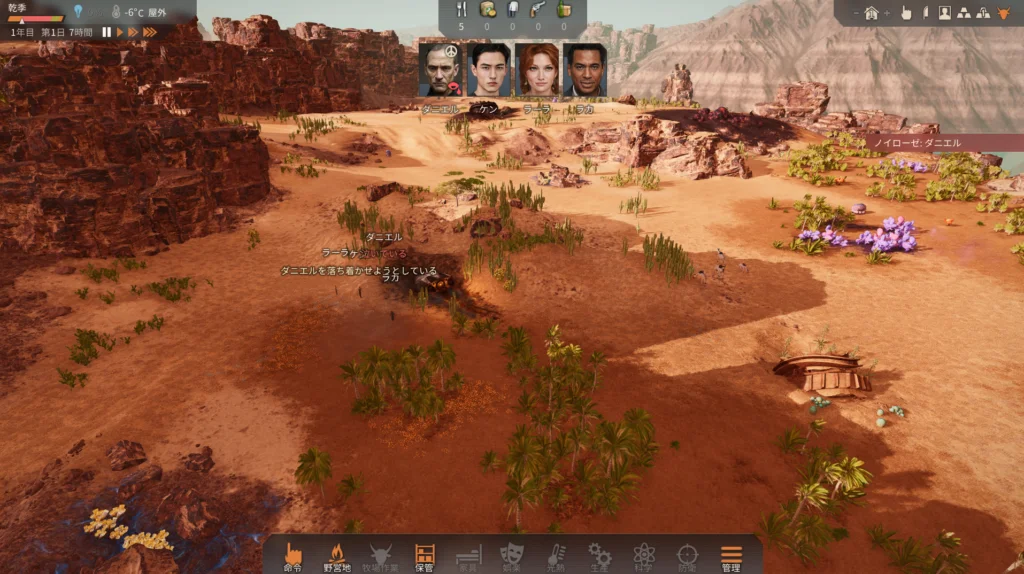Click the house floor level icon

(871, 13)
